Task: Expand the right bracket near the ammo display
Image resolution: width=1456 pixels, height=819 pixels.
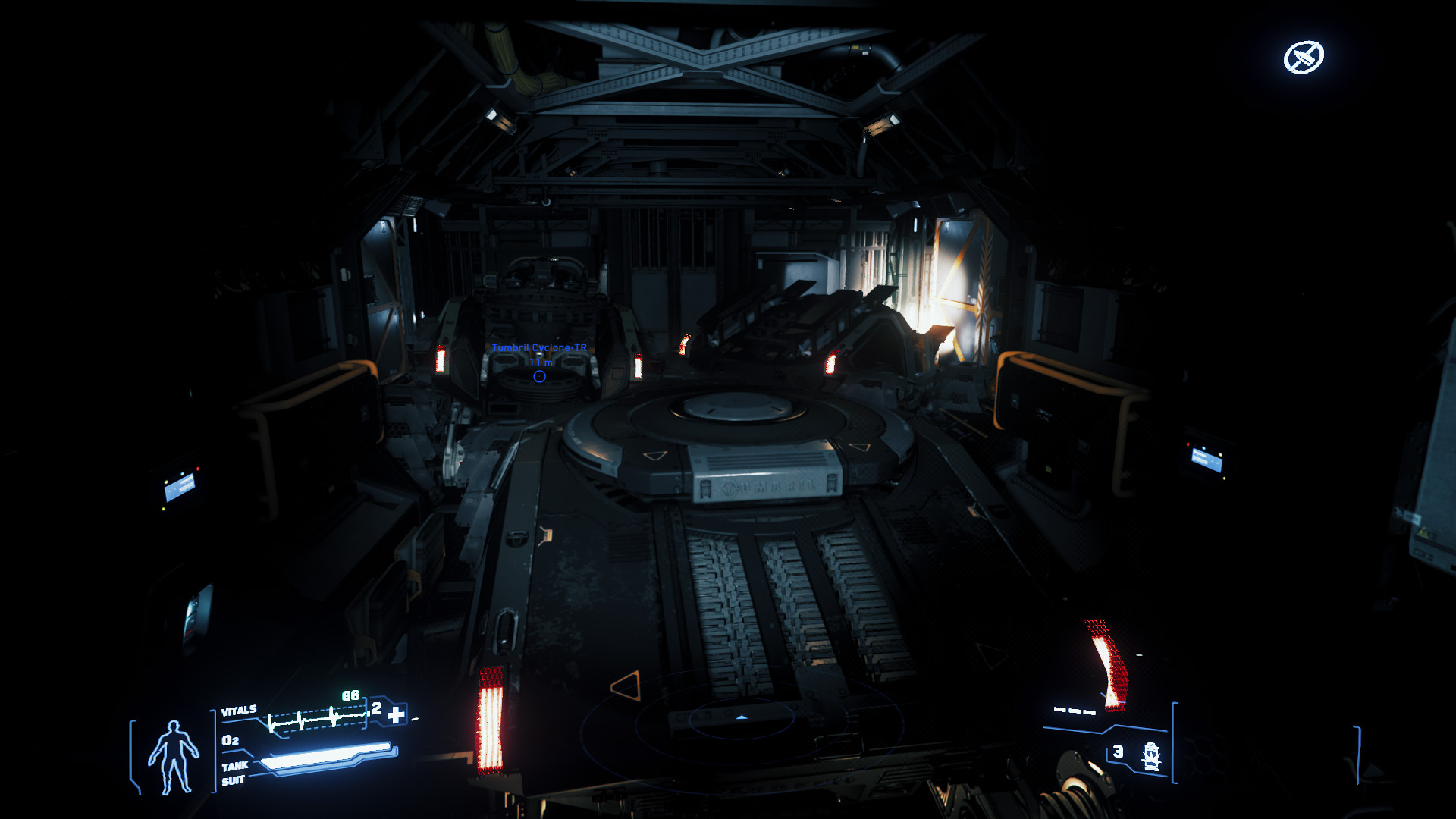Action: tap(1174, 743)
